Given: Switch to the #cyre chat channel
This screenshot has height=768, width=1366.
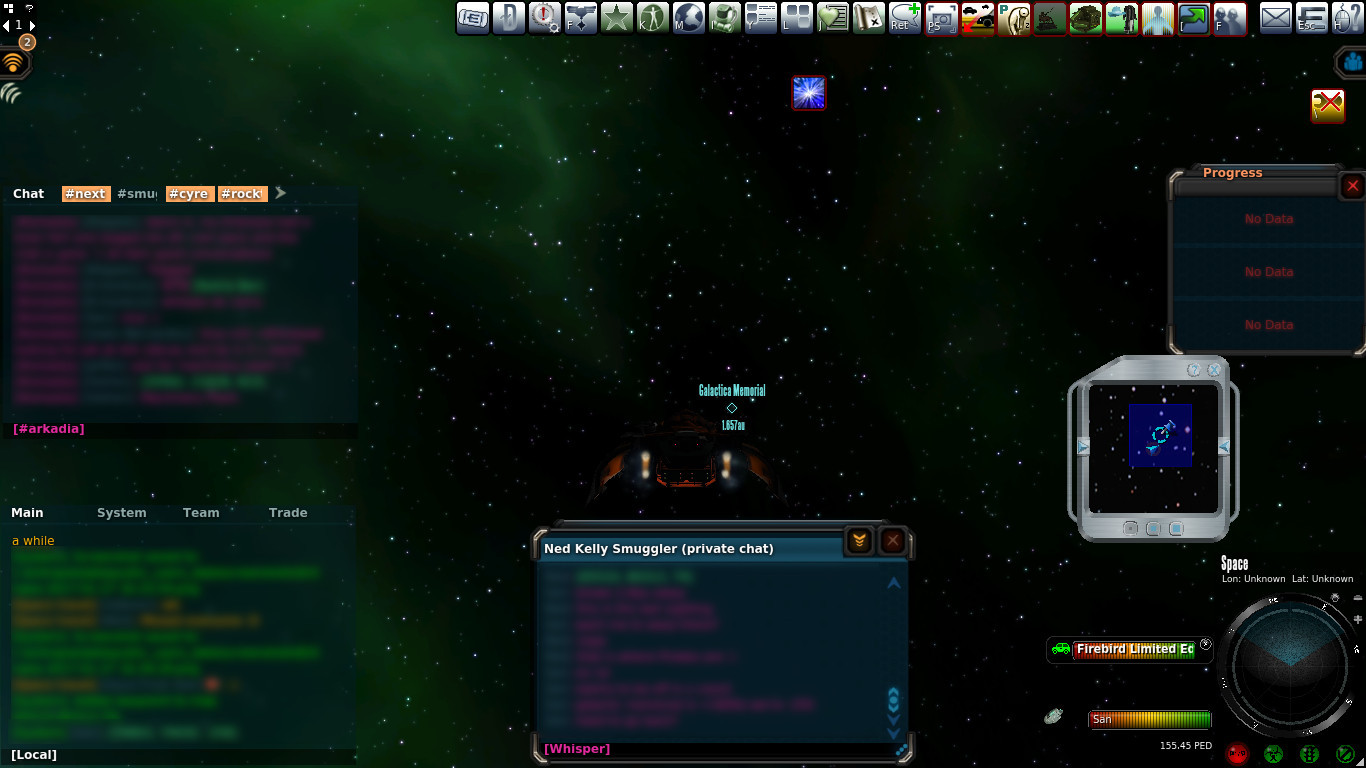Looking at the screenshot, I should click(x=189, y=194).
